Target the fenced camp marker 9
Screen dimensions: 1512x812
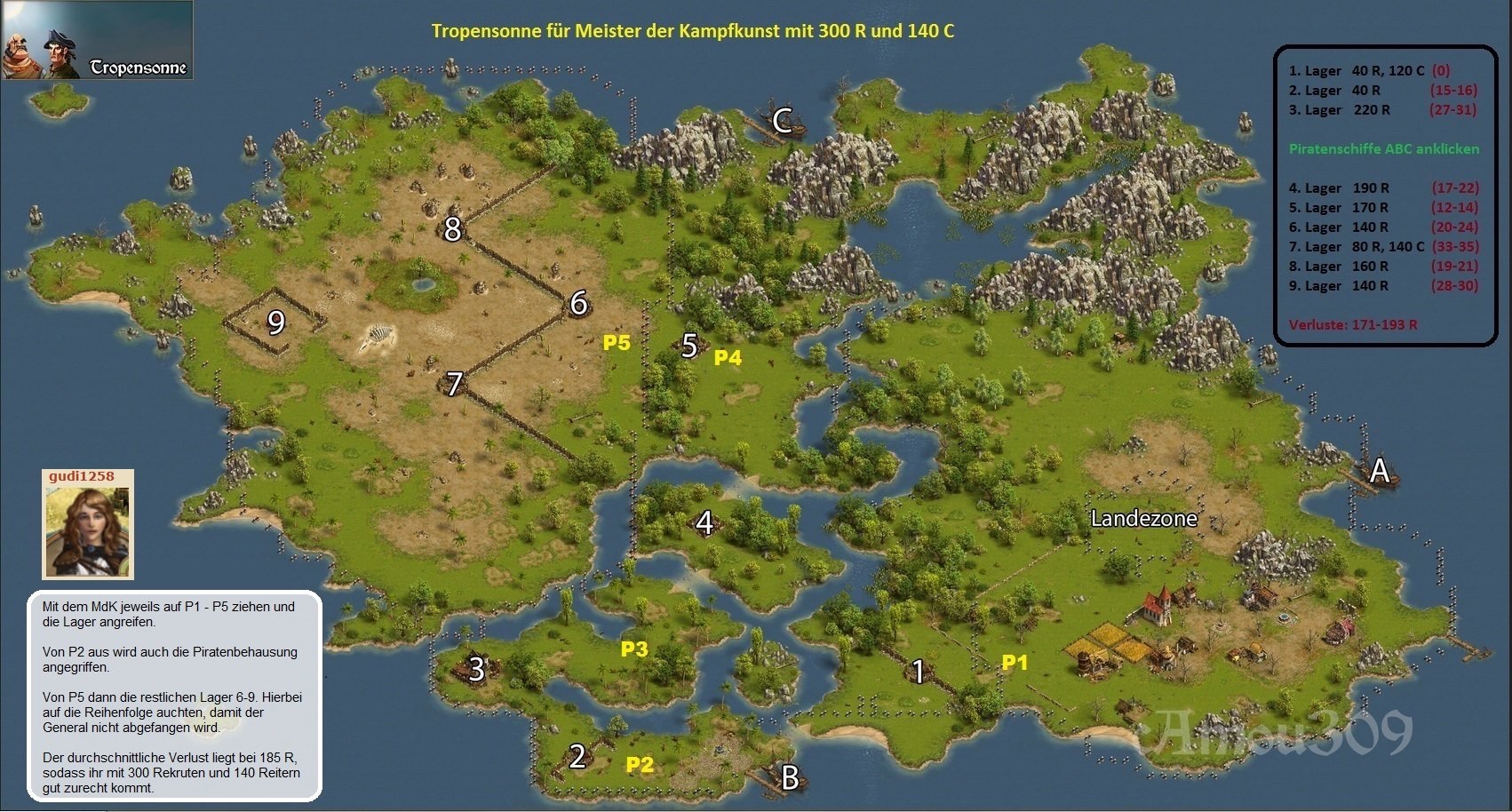[x=276, y=322]
